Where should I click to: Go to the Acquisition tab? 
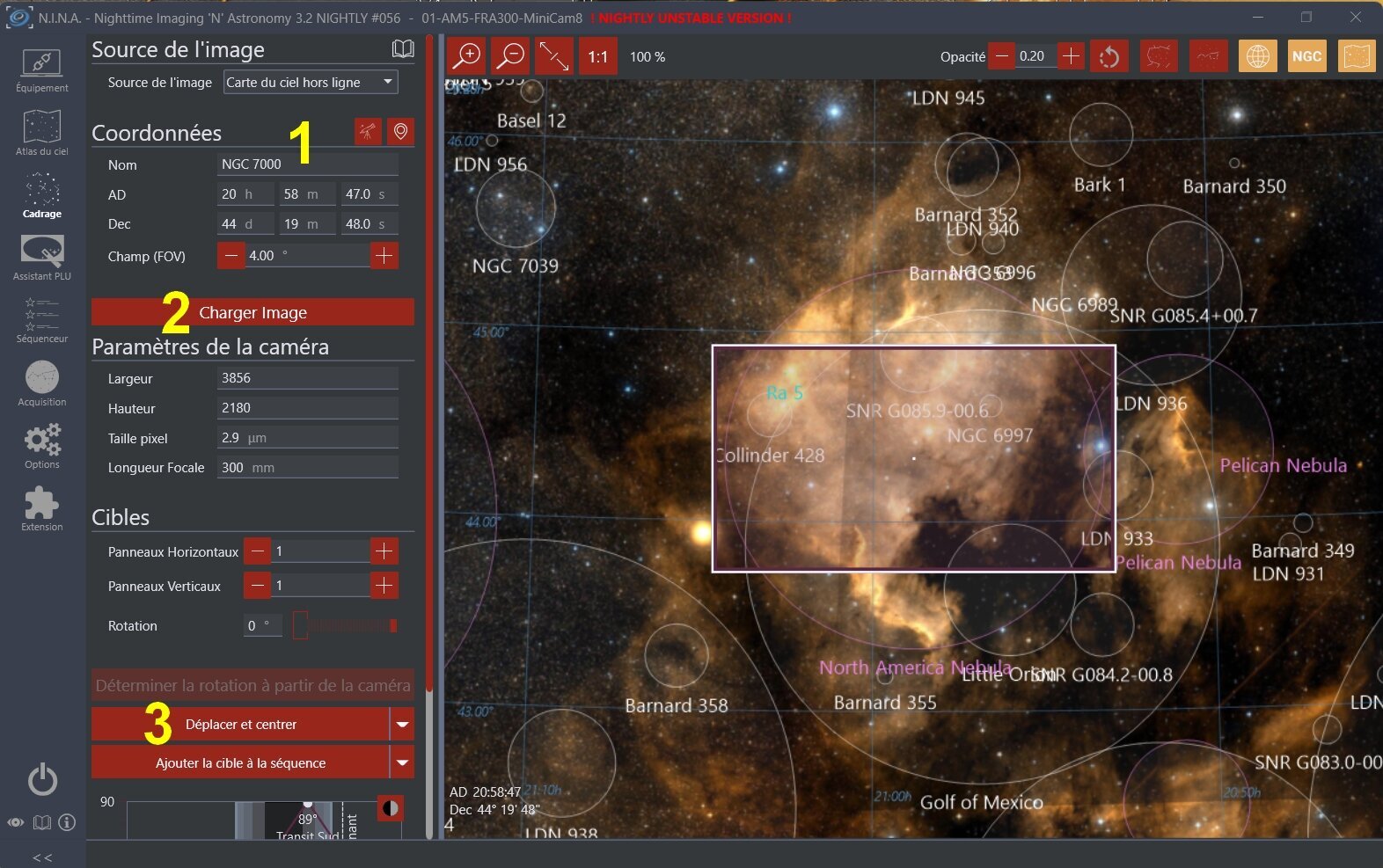[41, 384]
